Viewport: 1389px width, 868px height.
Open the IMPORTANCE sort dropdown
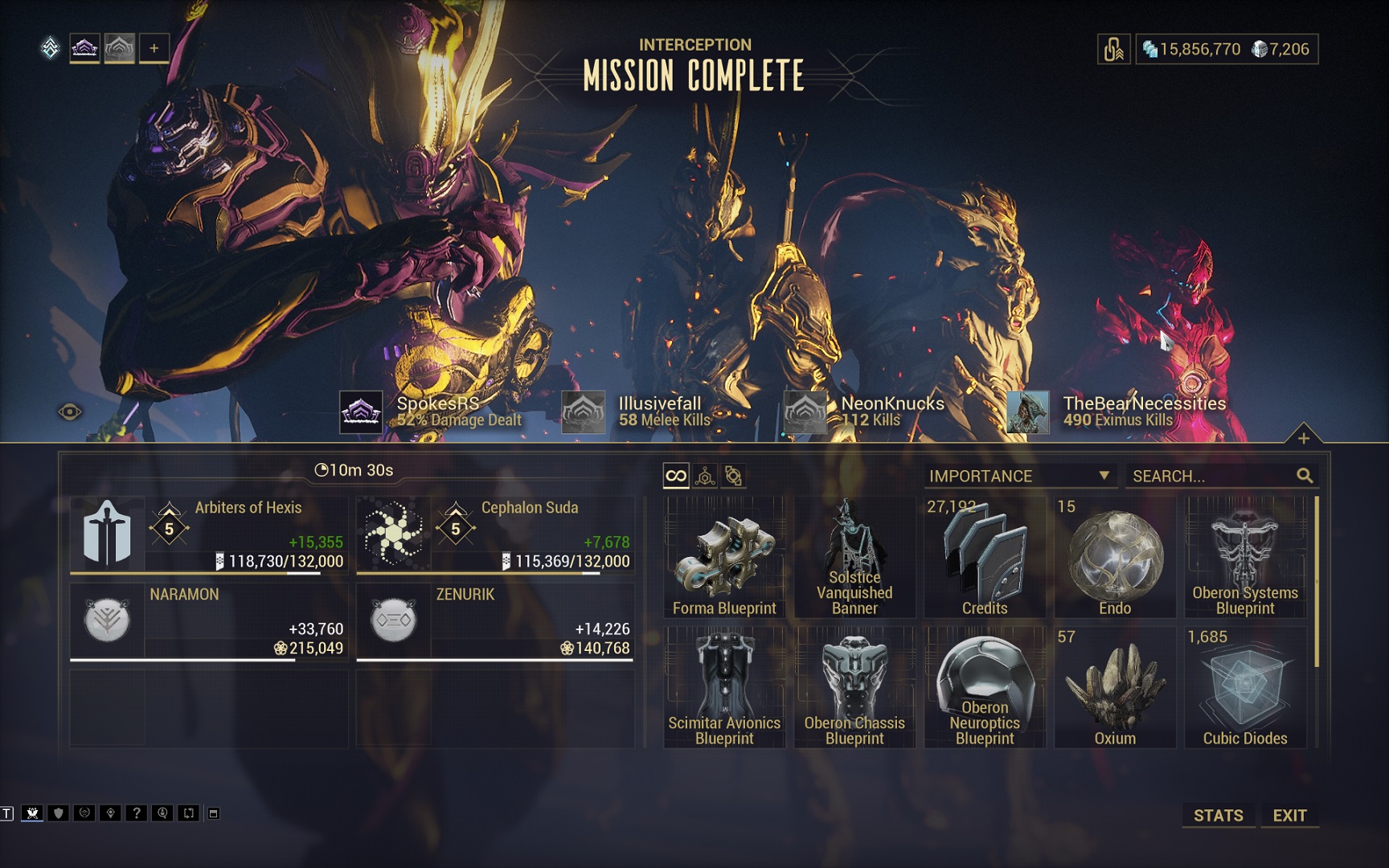[x=1019, y=476]
